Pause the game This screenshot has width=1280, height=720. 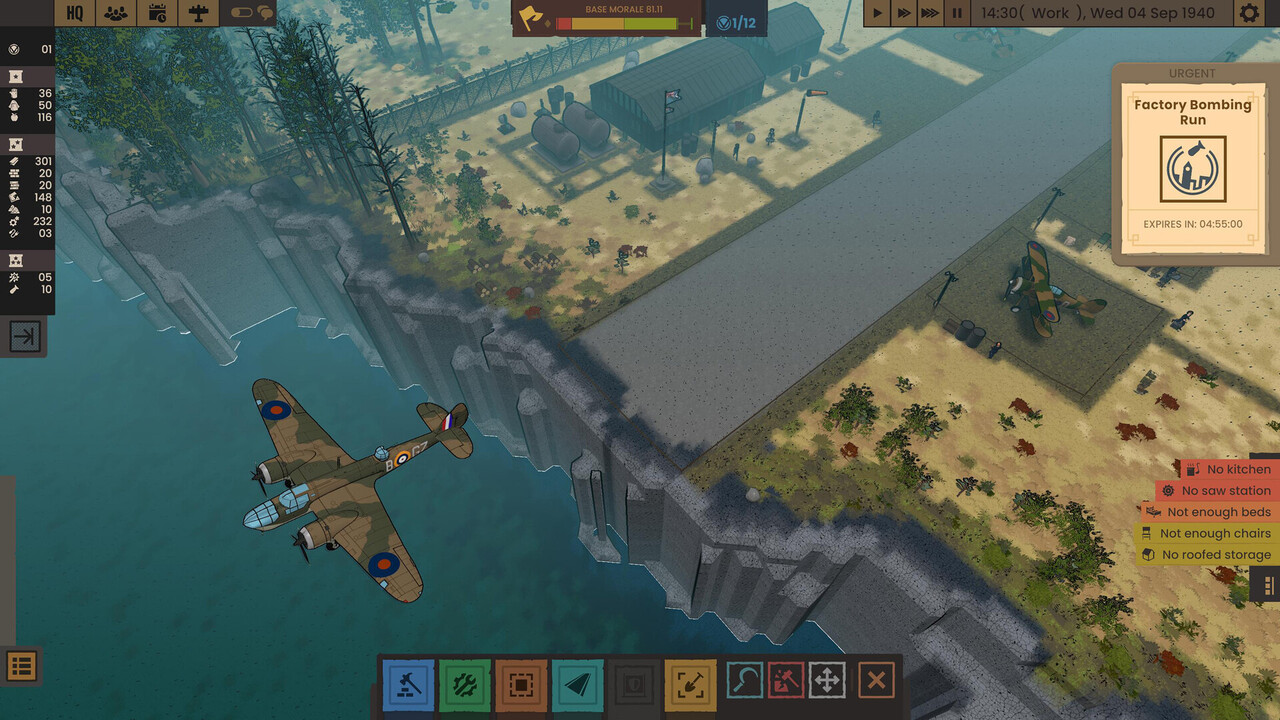click(x=957, y=13)
